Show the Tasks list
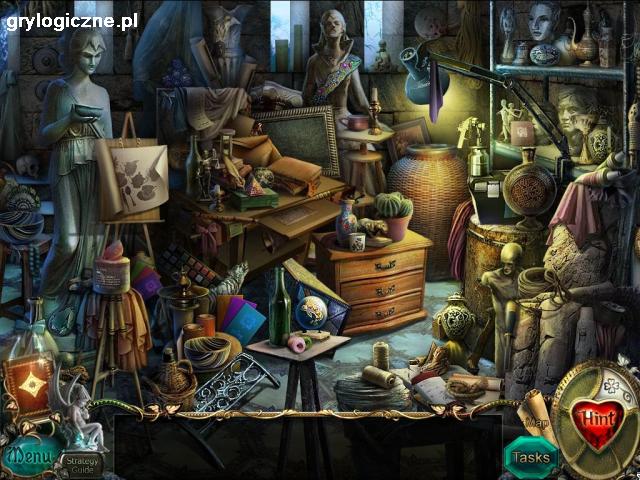 (531, 458)
